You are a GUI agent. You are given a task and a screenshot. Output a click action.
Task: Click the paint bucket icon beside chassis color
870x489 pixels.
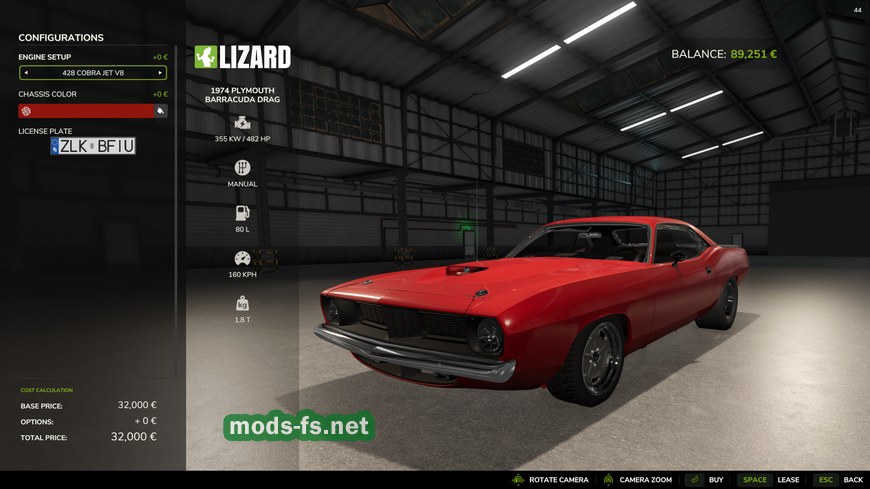pyautogui.click(x=160, y=111)
